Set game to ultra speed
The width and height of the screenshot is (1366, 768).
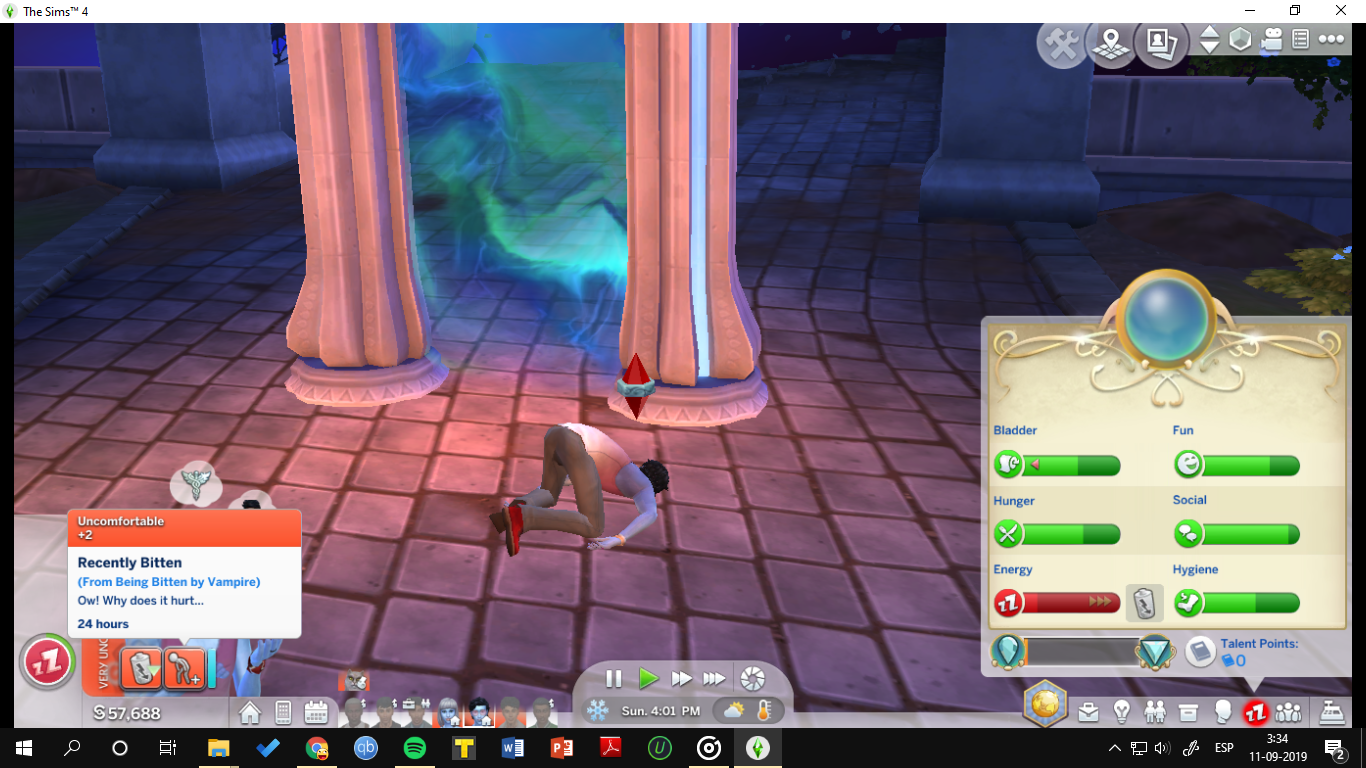[x=714, y=679]
